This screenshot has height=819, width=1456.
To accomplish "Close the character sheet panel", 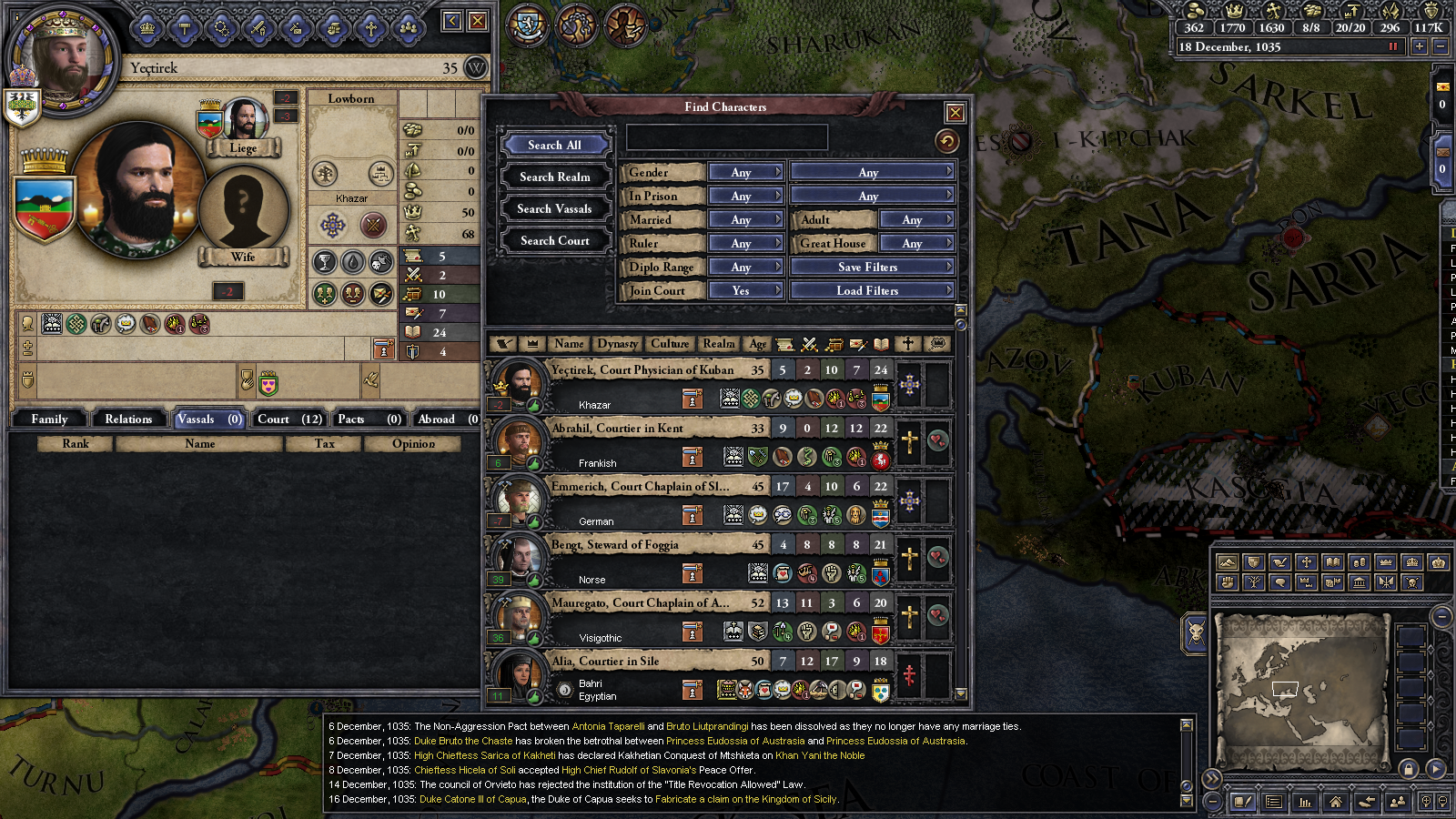I will (x=478, y=21).
